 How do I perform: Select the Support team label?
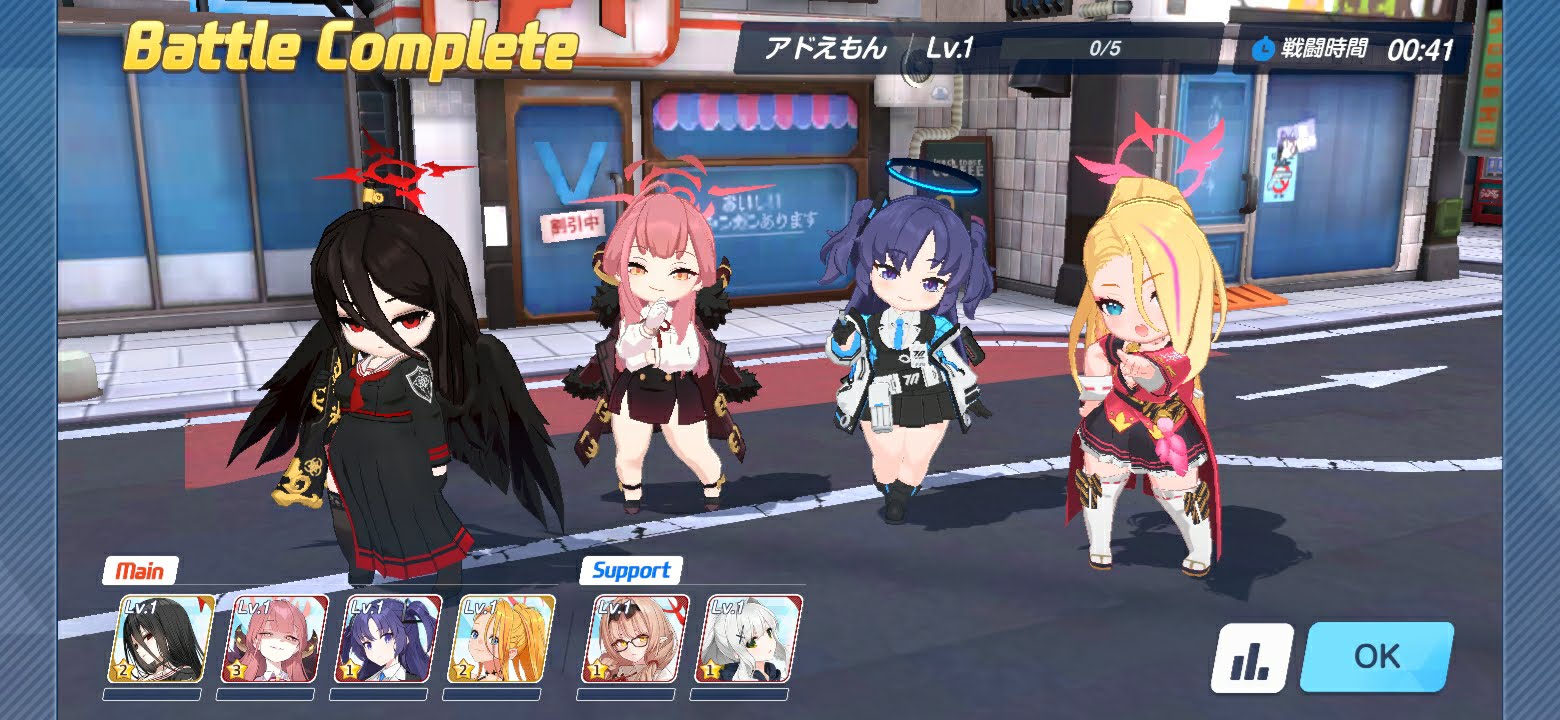coord(629,572)
